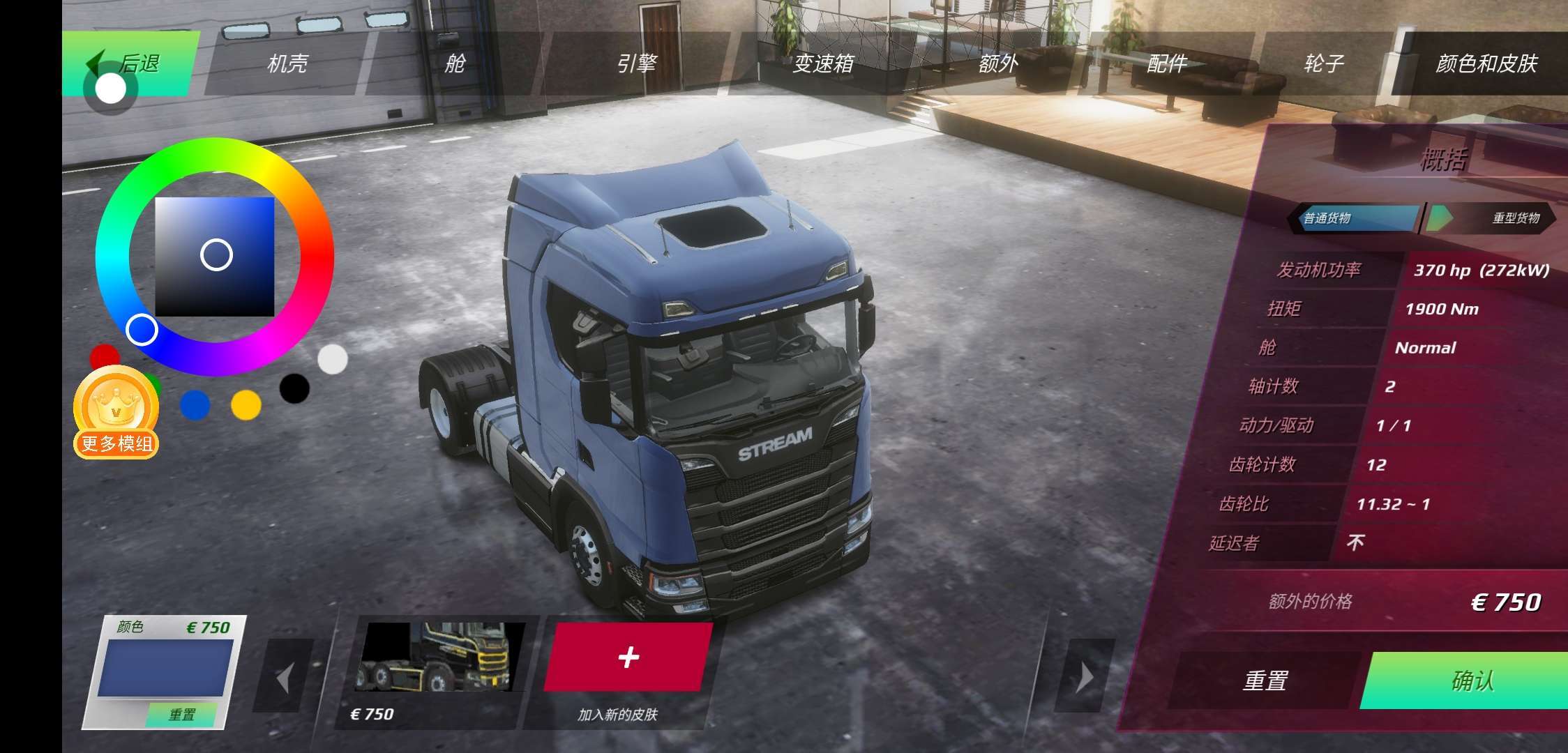Confirm purchase with the 确认 button

[x=1472, y=680]
